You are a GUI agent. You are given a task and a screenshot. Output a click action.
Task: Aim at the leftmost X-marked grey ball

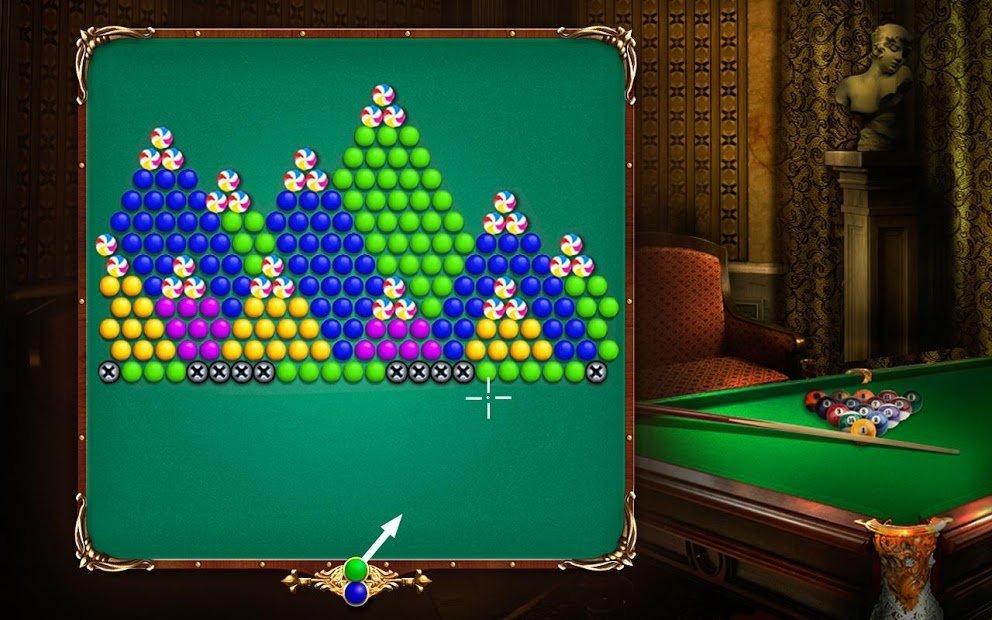tap(109, 372)
